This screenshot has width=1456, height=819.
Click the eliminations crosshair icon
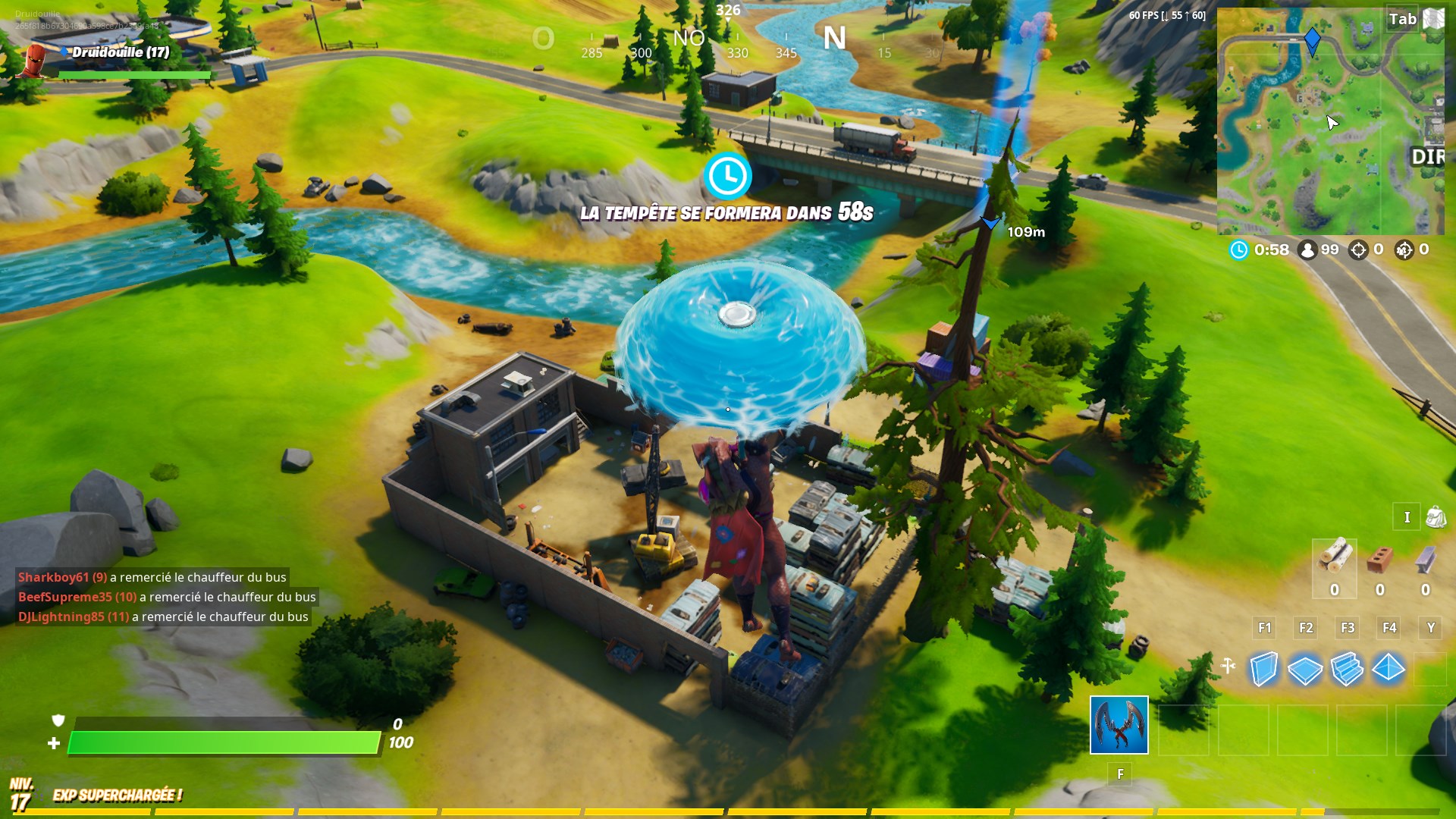(x=1360, y=249)
